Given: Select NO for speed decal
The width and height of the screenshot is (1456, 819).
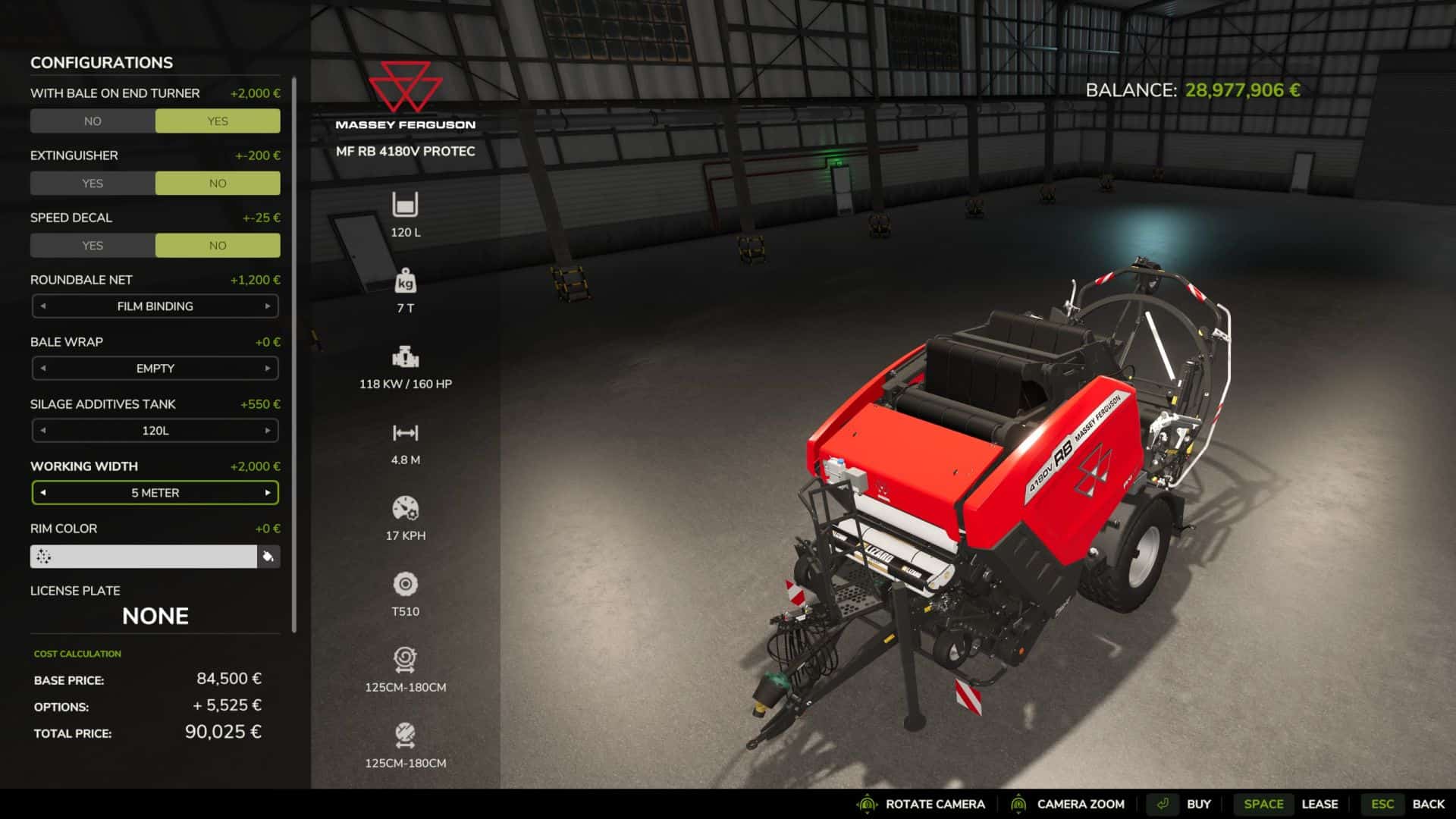Looking at the screenshot, I should 218,246.
